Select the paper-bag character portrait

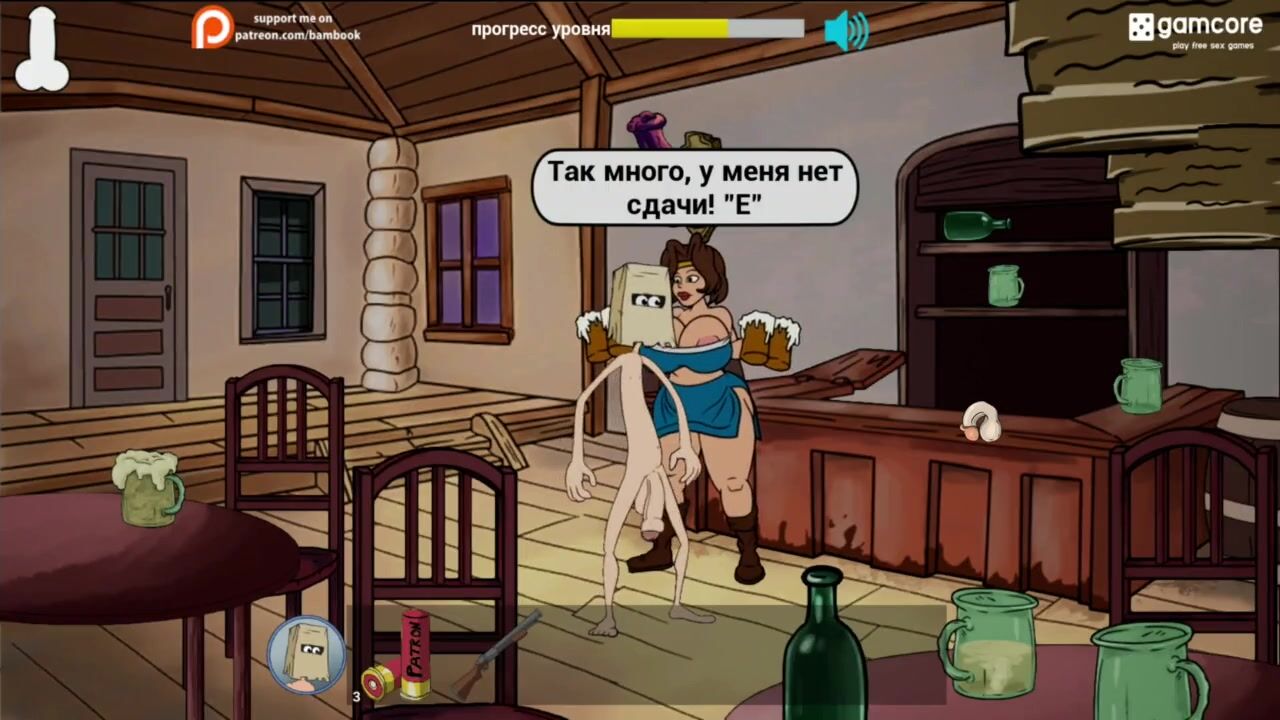pos(306,655)
